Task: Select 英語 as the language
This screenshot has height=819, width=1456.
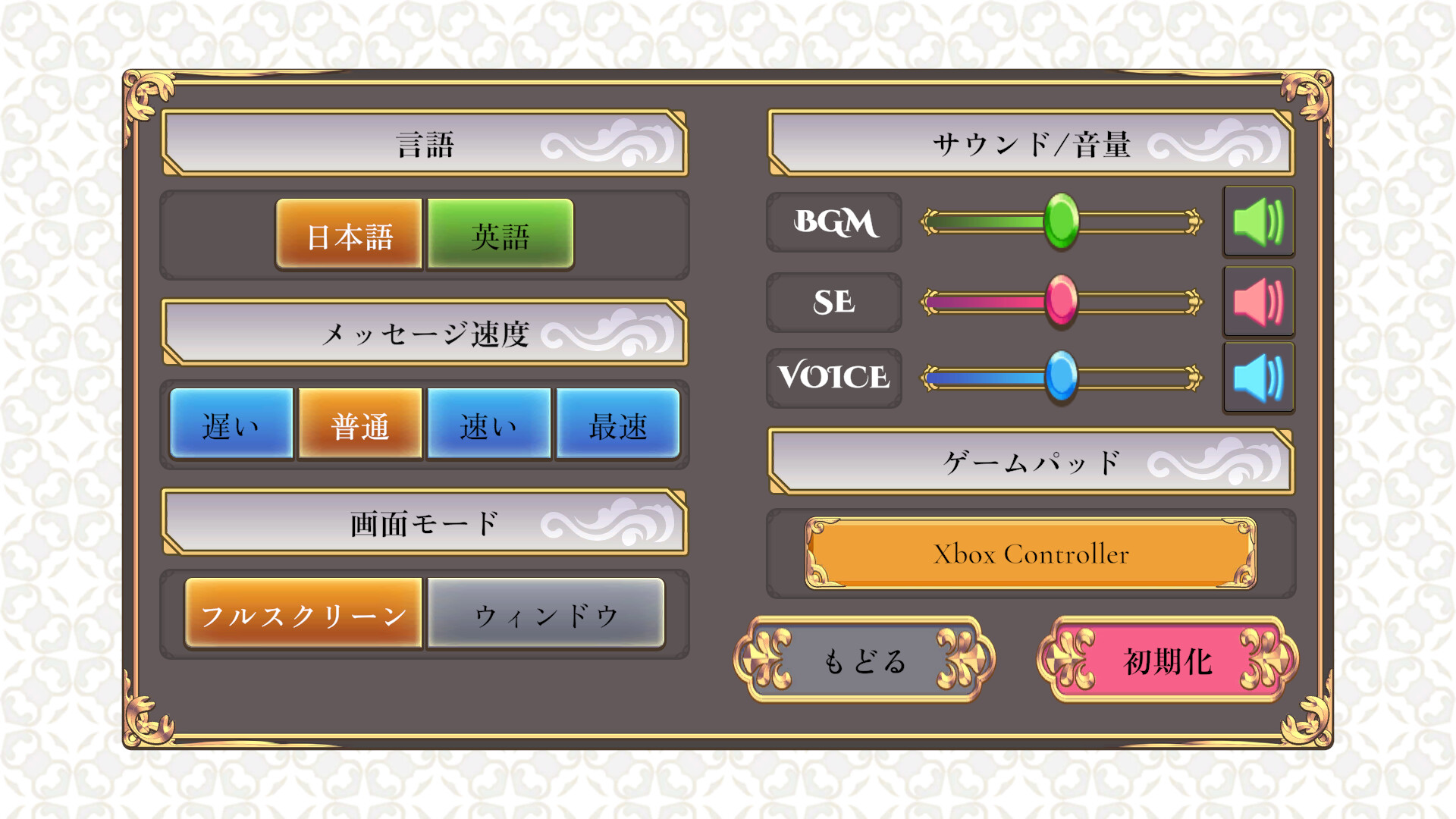Action: click(x=499, y=234)
